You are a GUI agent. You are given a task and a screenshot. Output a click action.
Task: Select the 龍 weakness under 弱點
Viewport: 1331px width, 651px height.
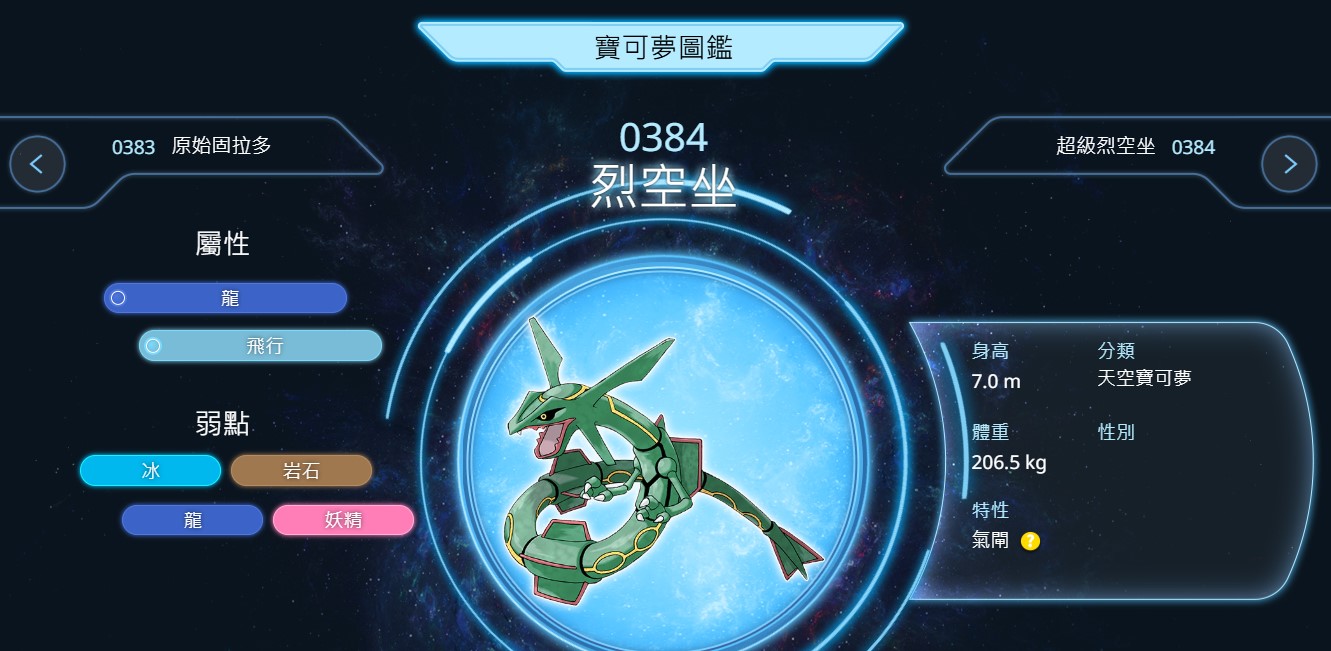pos(193,520)
